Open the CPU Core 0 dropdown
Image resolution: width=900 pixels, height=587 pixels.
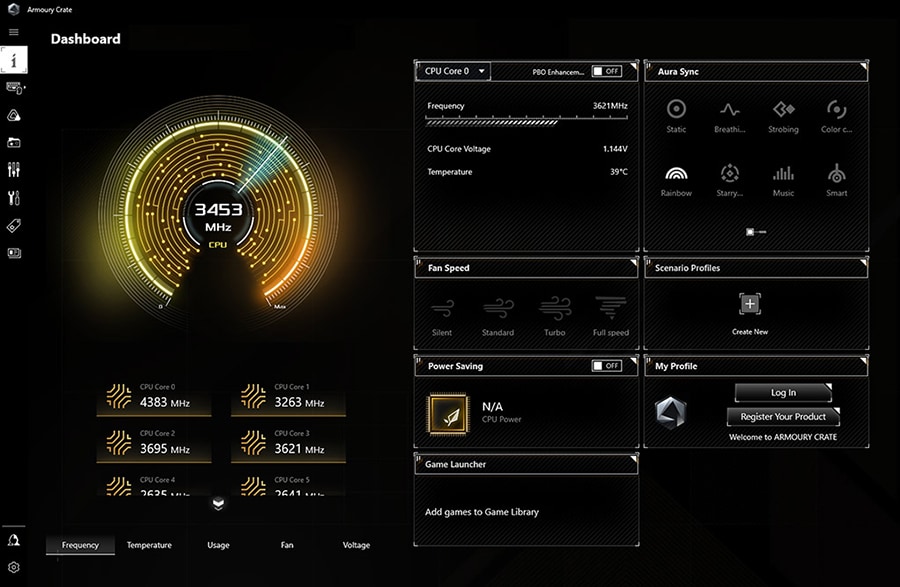click(x=454, y=71)
